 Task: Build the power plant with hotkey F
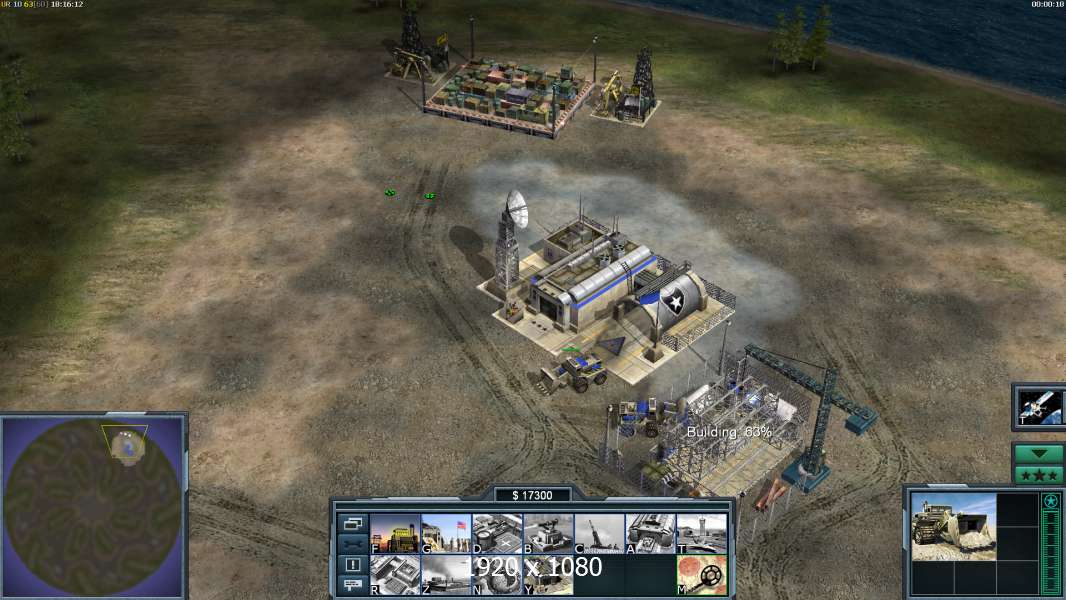[395, 533]
